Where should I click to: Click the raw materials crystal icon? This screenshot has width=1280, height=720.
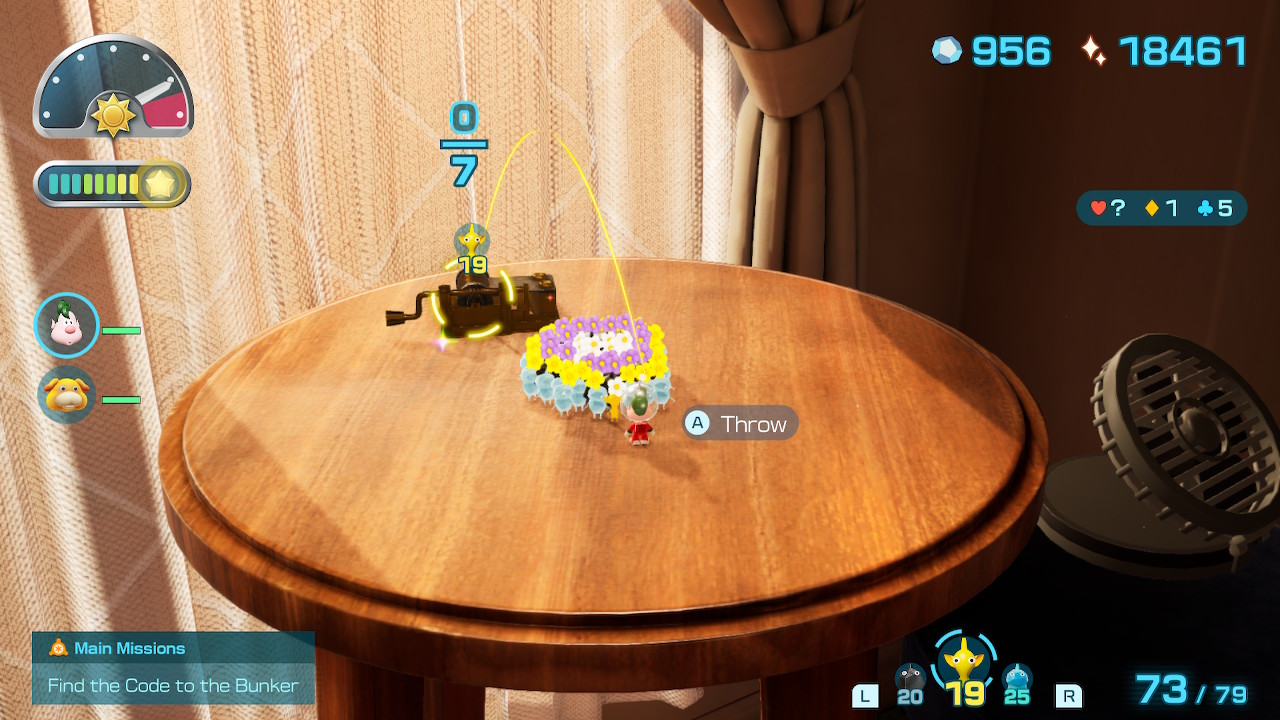(x=947, y=51)
